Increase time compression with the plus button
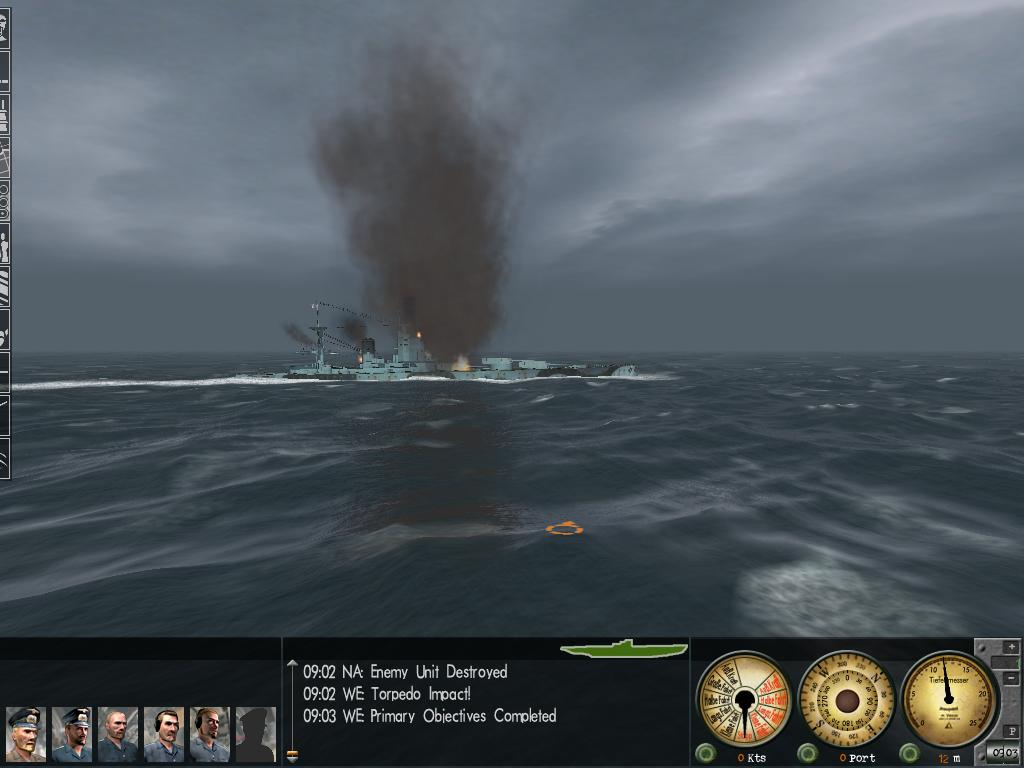This screenshot has height=768, width=1024. coord(1011,647)
